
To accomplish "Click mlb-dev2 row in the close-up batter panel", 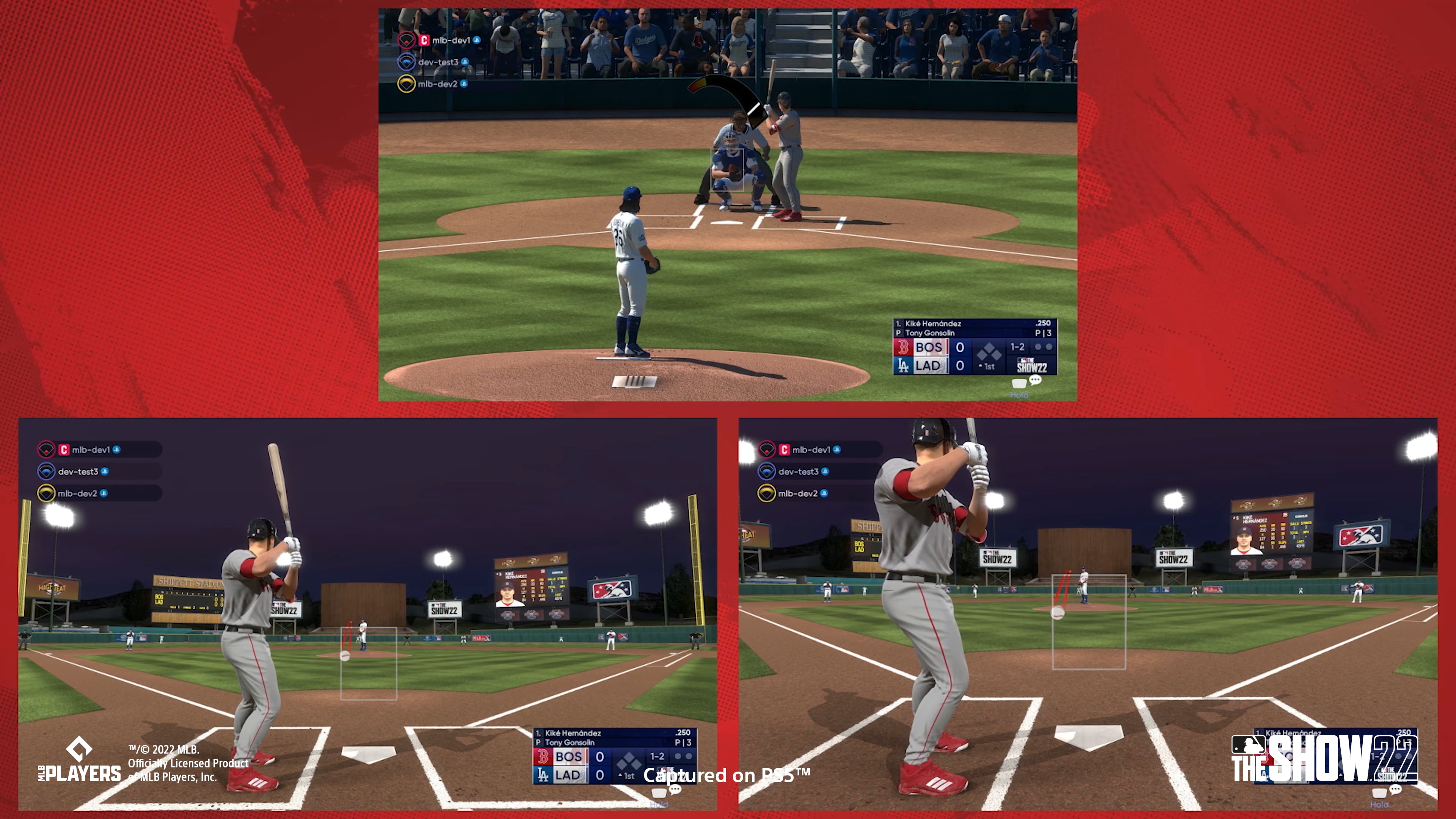I will [x=797, y=493].
